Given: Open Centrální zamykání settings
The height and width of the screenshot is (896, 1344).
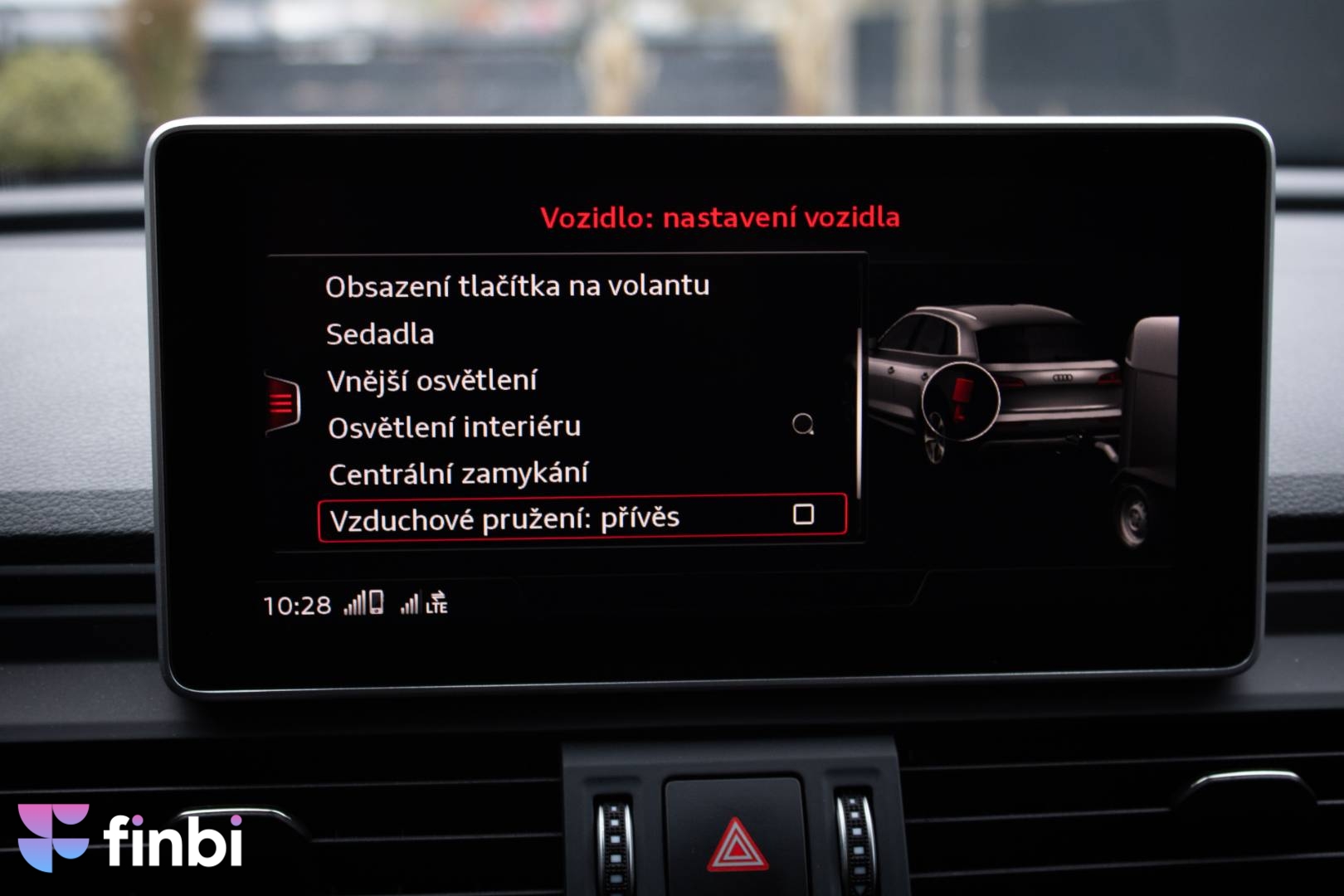Looking at the screenshot, I should pos(458,474).
